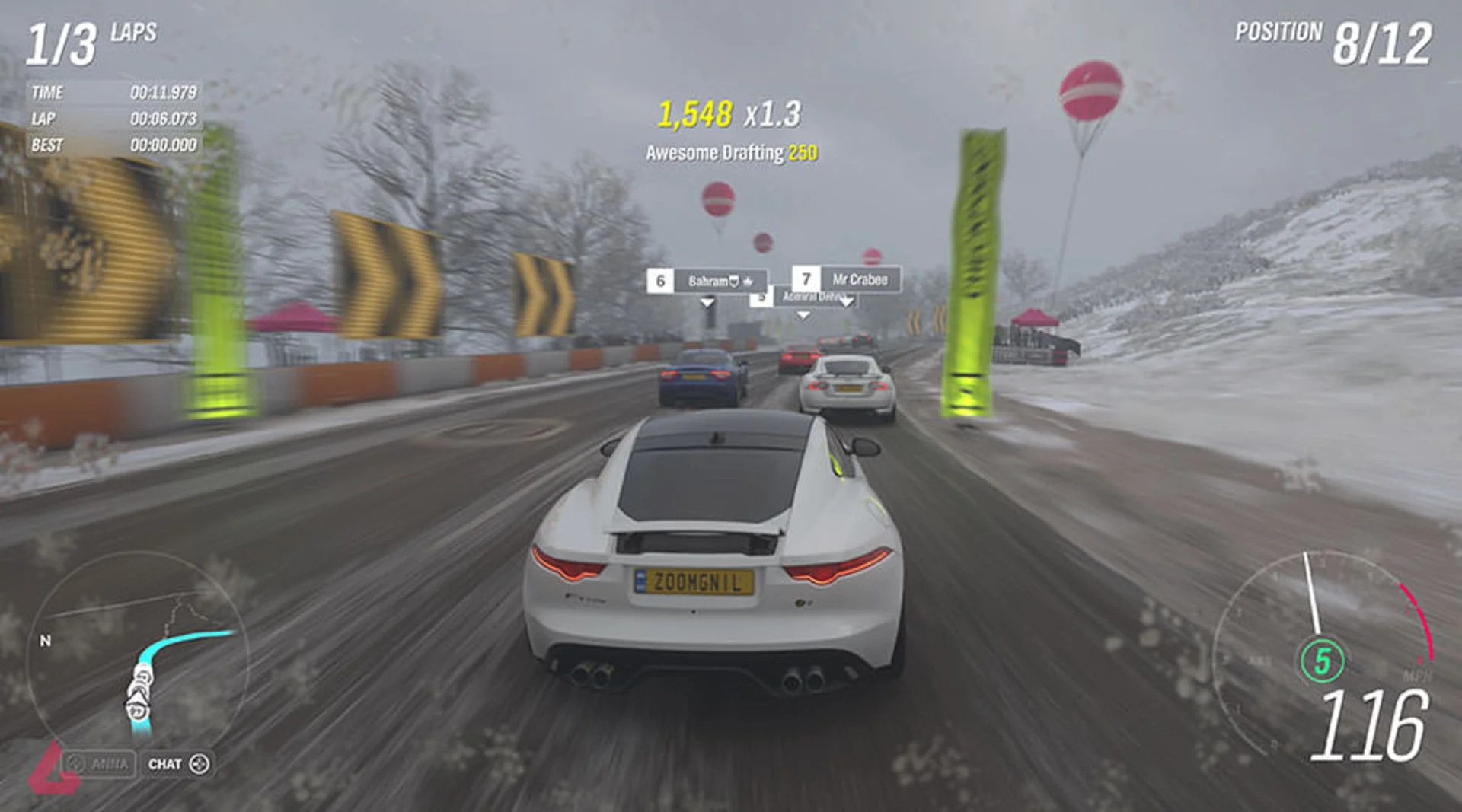Select the Bahram player name tag
This screenshot has width=1462, height=812.
[707, 281]
